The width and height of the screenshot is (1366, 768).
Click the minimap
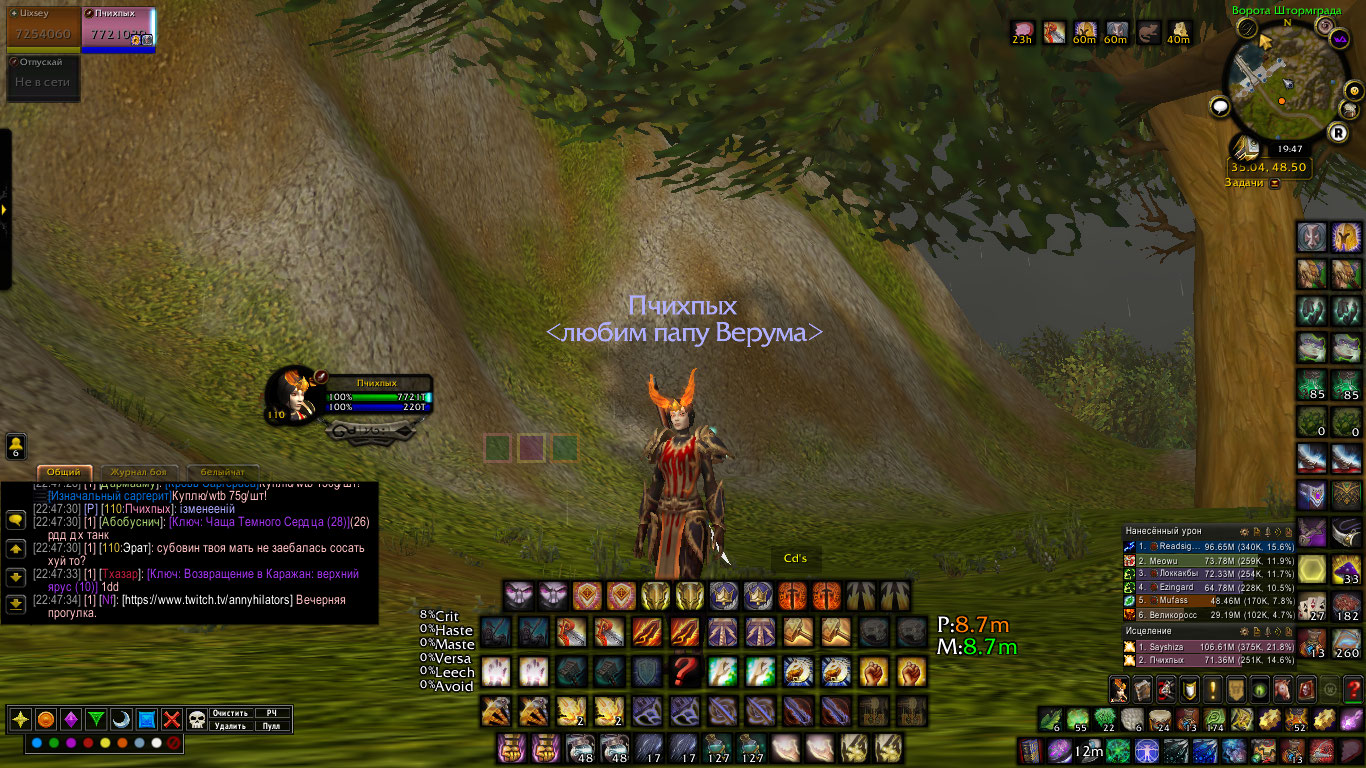click(x=1286, y=85)
